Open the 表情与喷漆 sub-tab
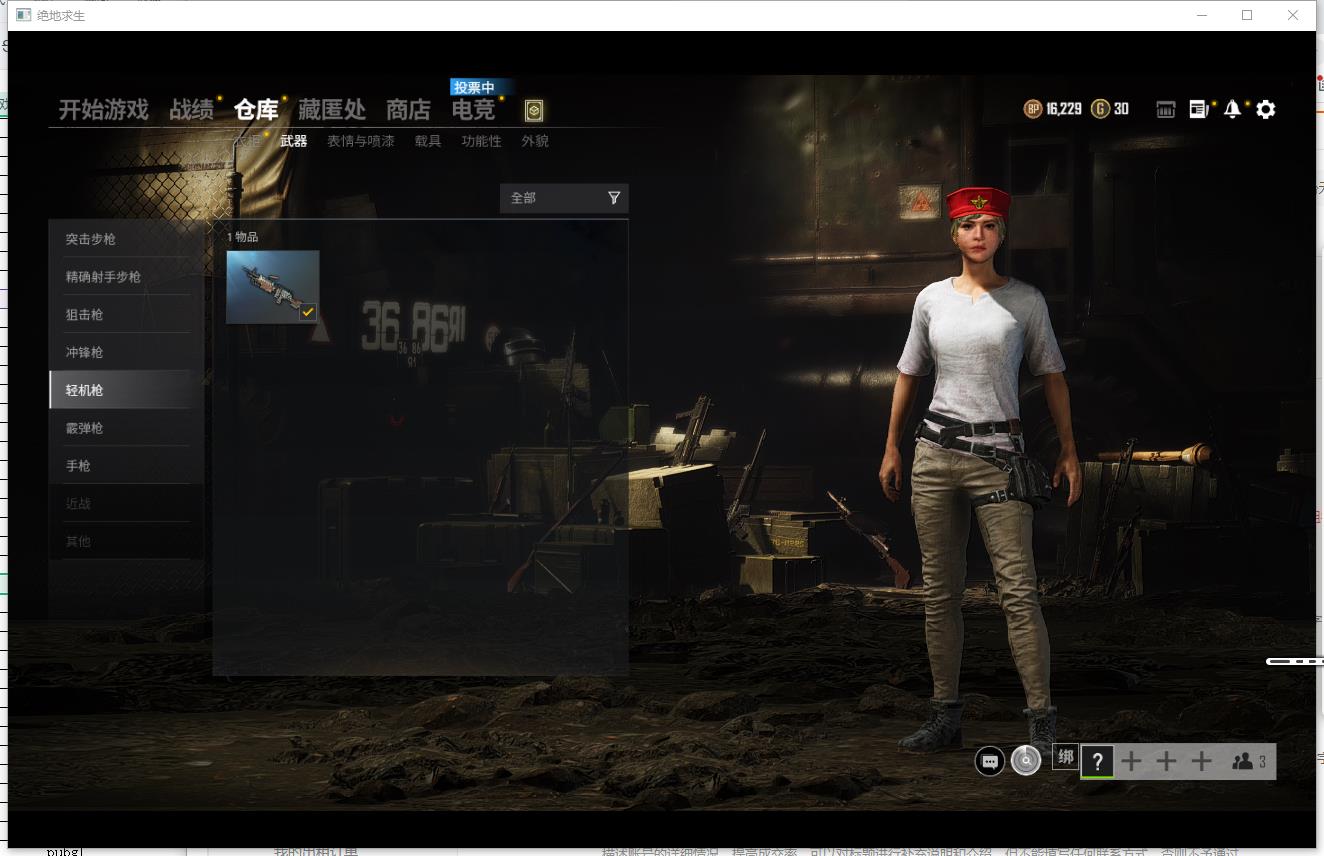1324x856 pixels. pos(358,141)
